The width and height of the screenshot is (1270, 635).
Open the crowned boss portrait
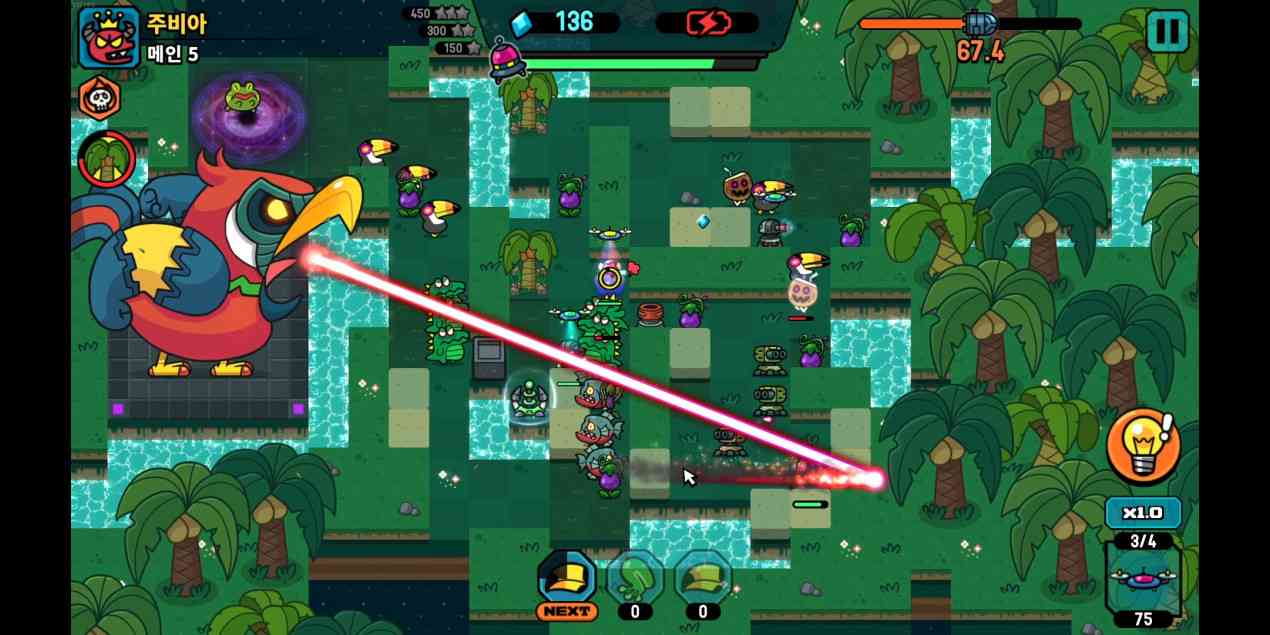(x=109, y=37)
